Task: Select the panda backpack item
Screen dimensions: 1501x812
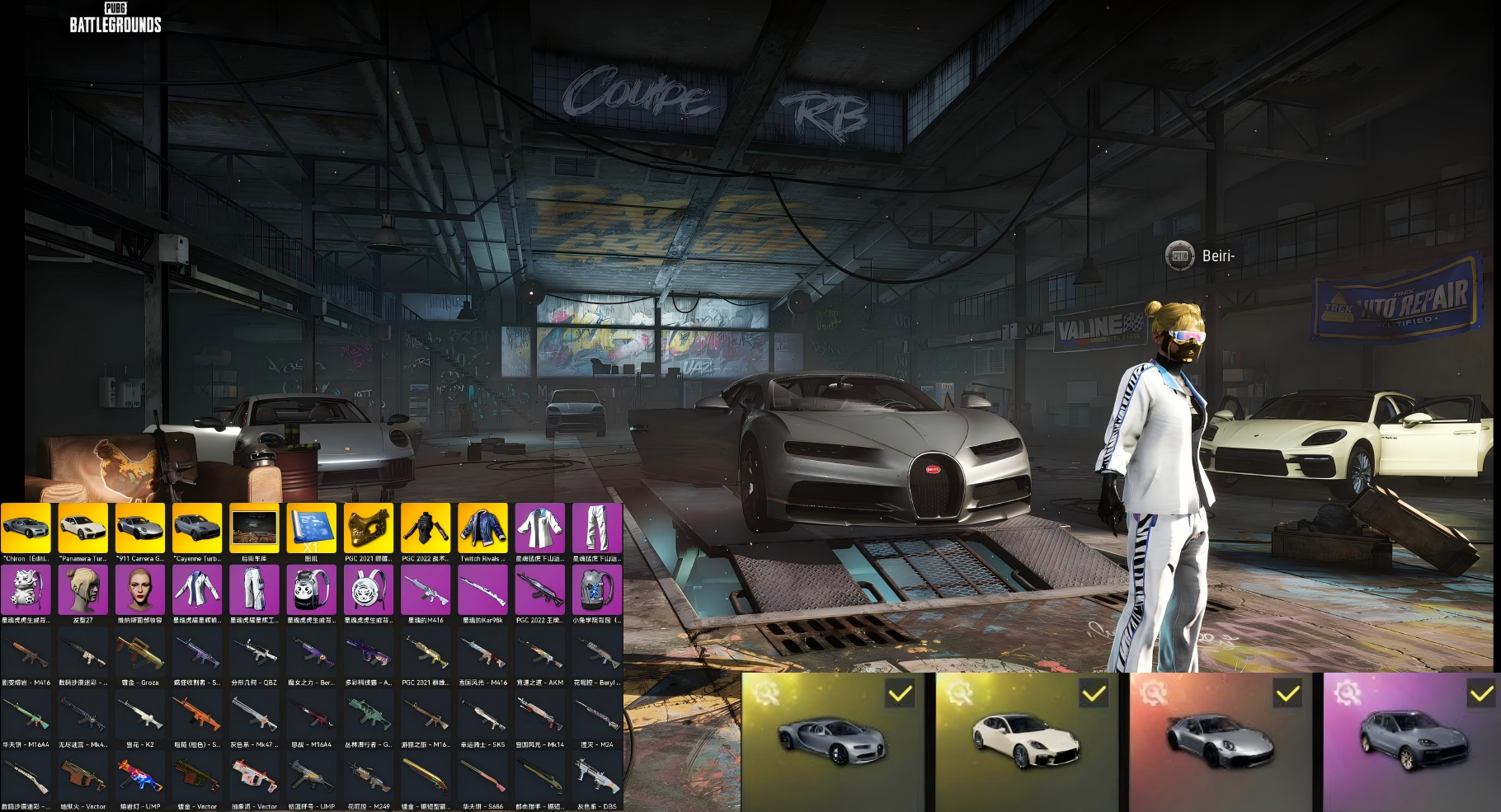Action: tap(311, 590)
